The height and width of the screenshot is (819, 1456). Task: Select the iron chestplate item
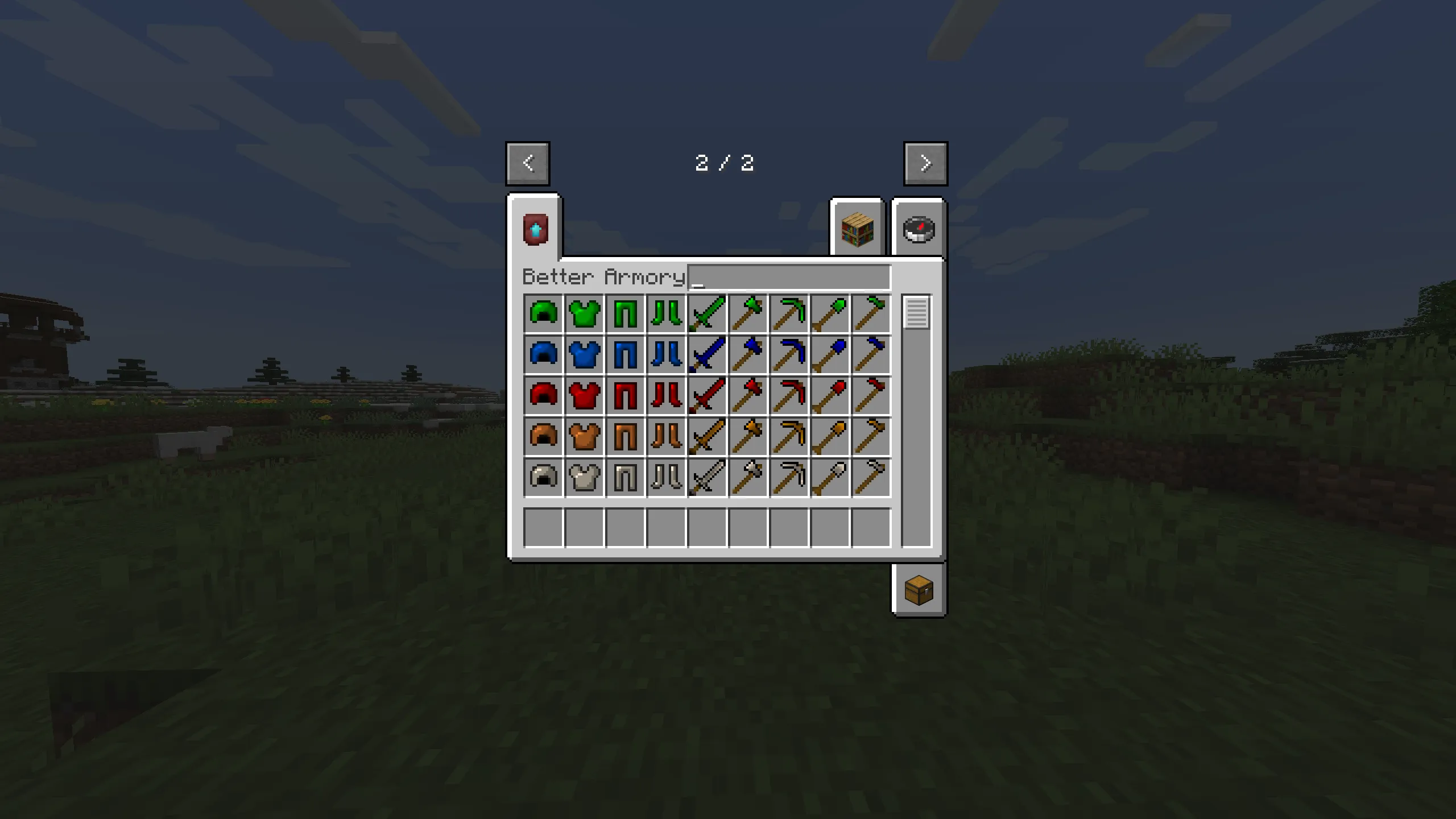coord(584,475)
